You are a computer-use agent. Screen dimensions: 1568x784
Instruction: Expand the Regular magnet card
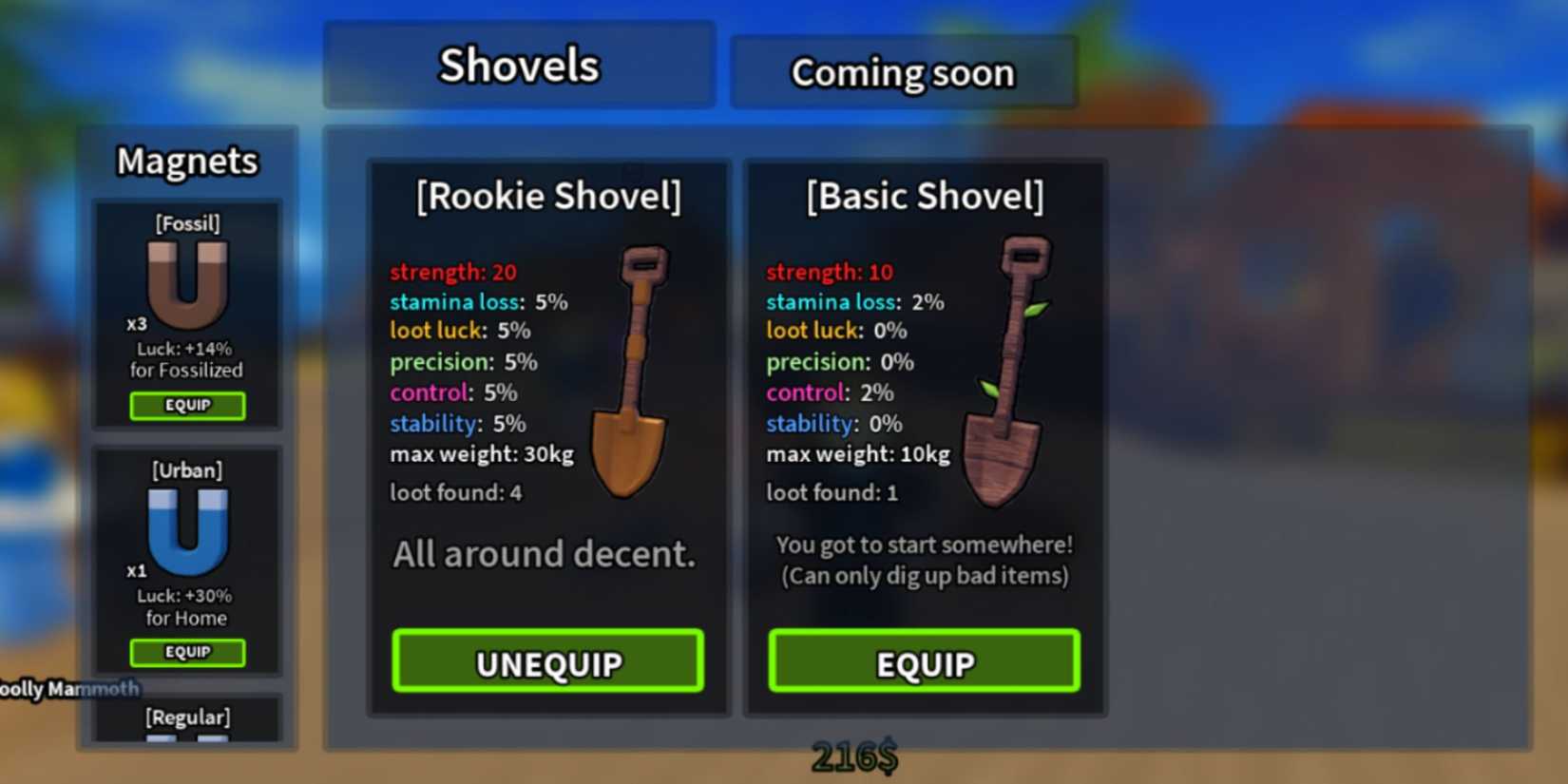pos(186,717)
